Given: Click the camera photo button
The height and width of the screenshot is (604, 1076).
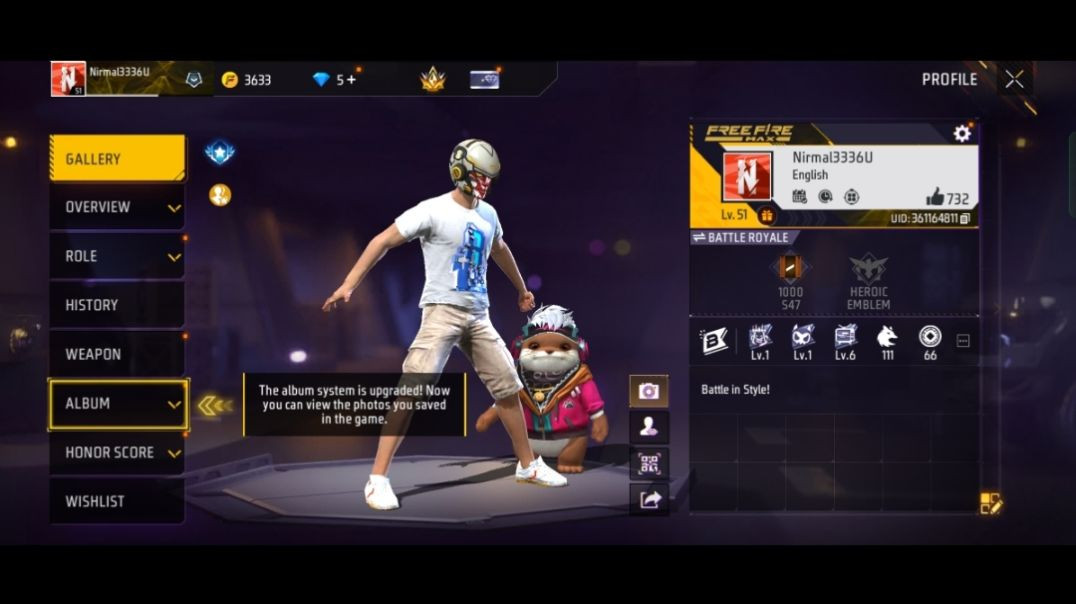Looking at the screenshot, I should click(649, 391).
